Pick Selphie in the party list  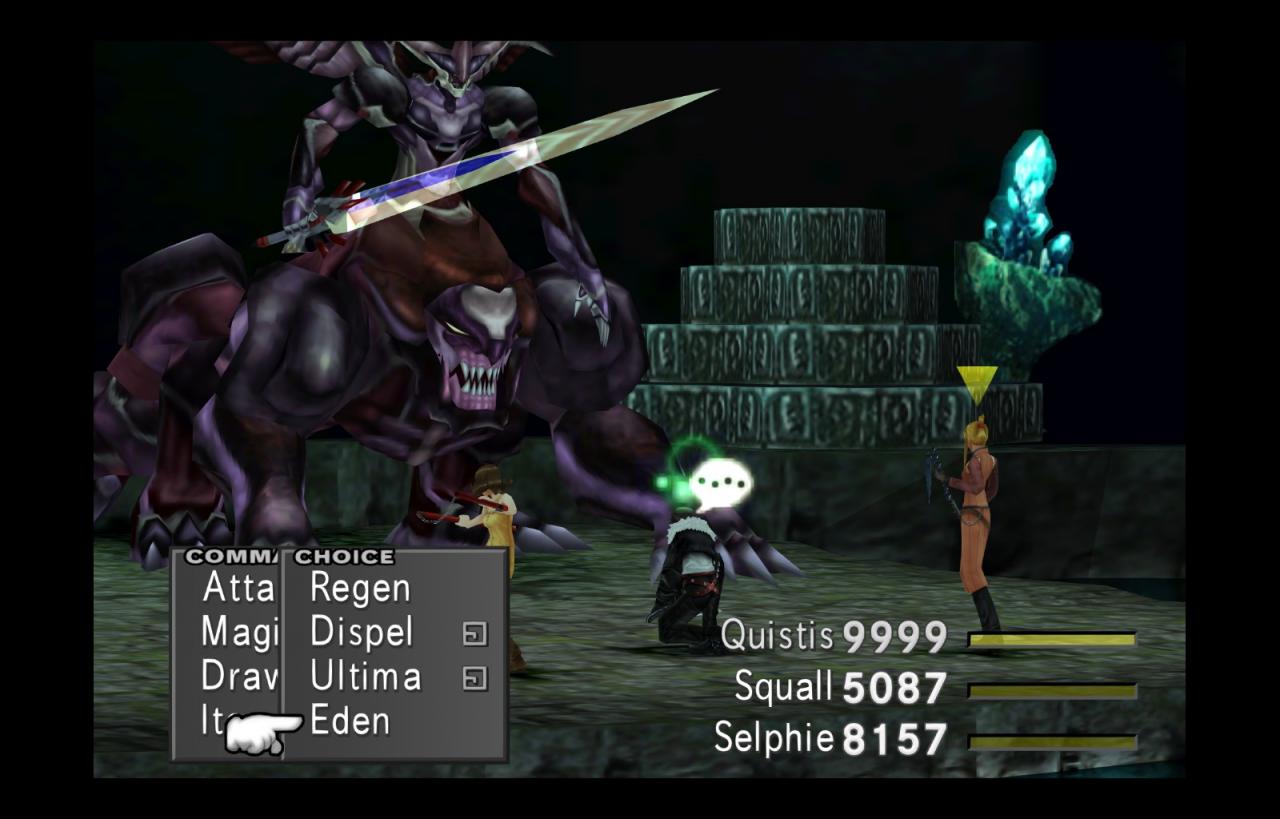[x=773, y=739]
